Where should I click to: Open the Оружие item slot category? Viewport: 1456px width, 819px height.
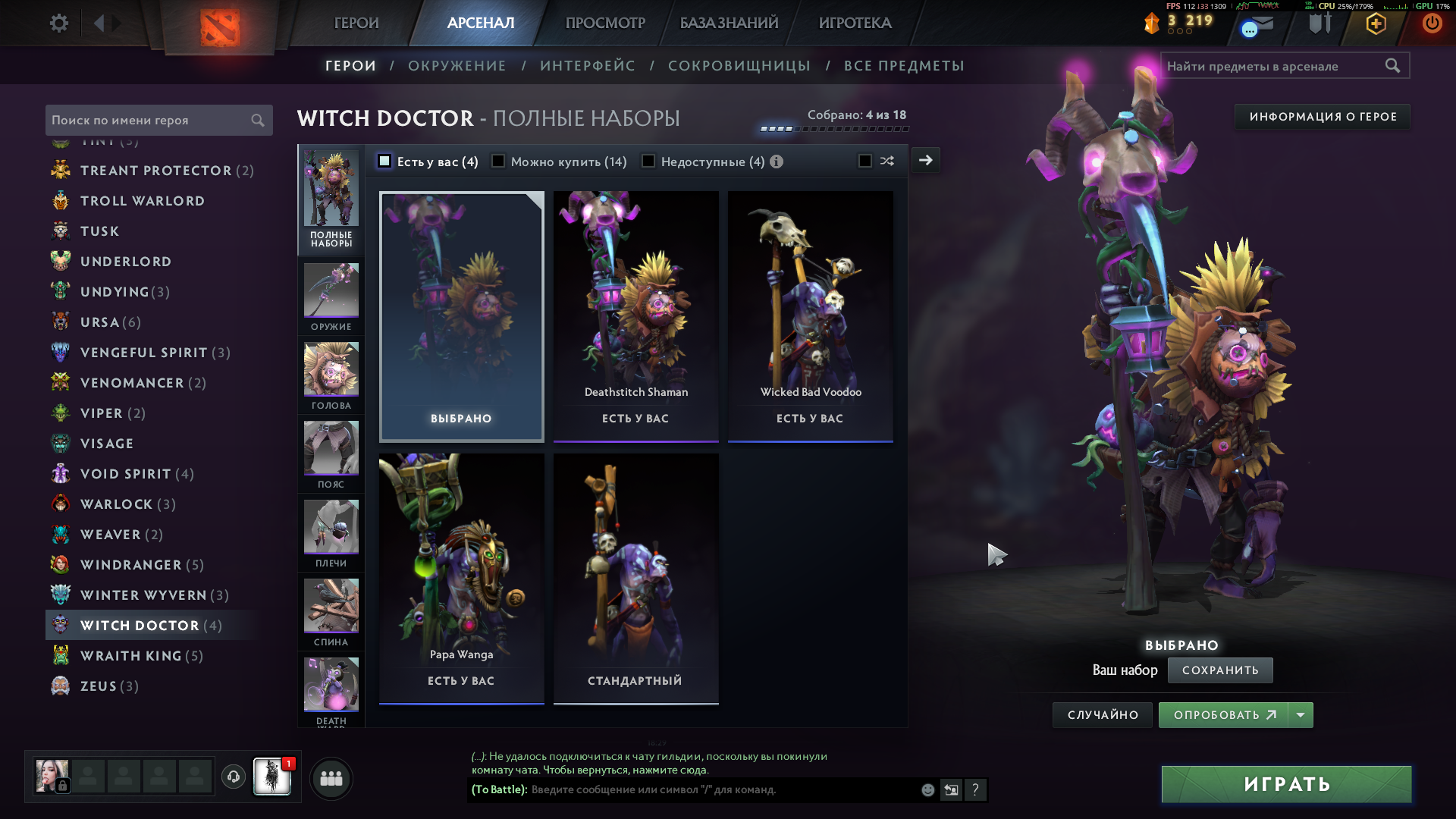(x=331, y=297)
